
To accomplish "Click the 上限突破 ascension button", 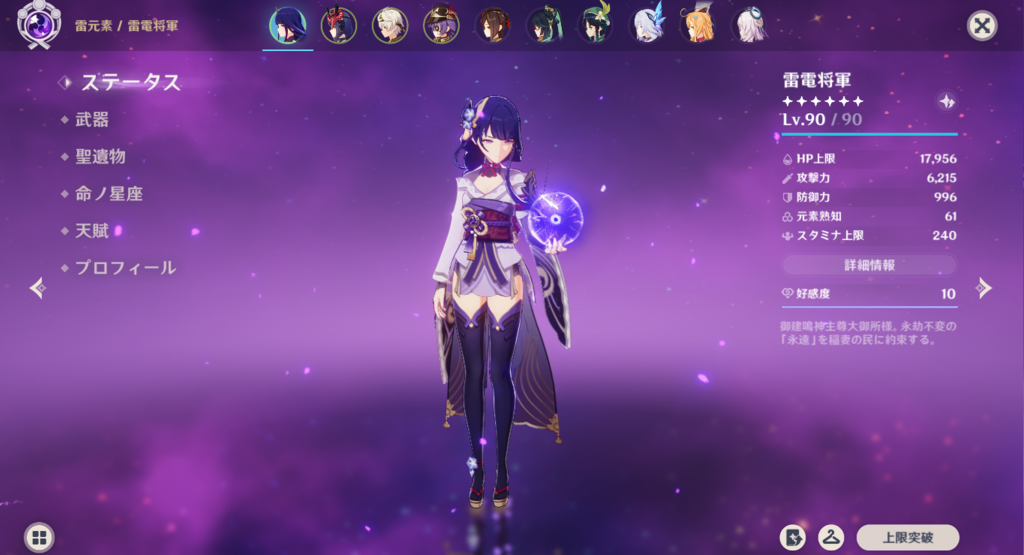I will tap(907, 537).
